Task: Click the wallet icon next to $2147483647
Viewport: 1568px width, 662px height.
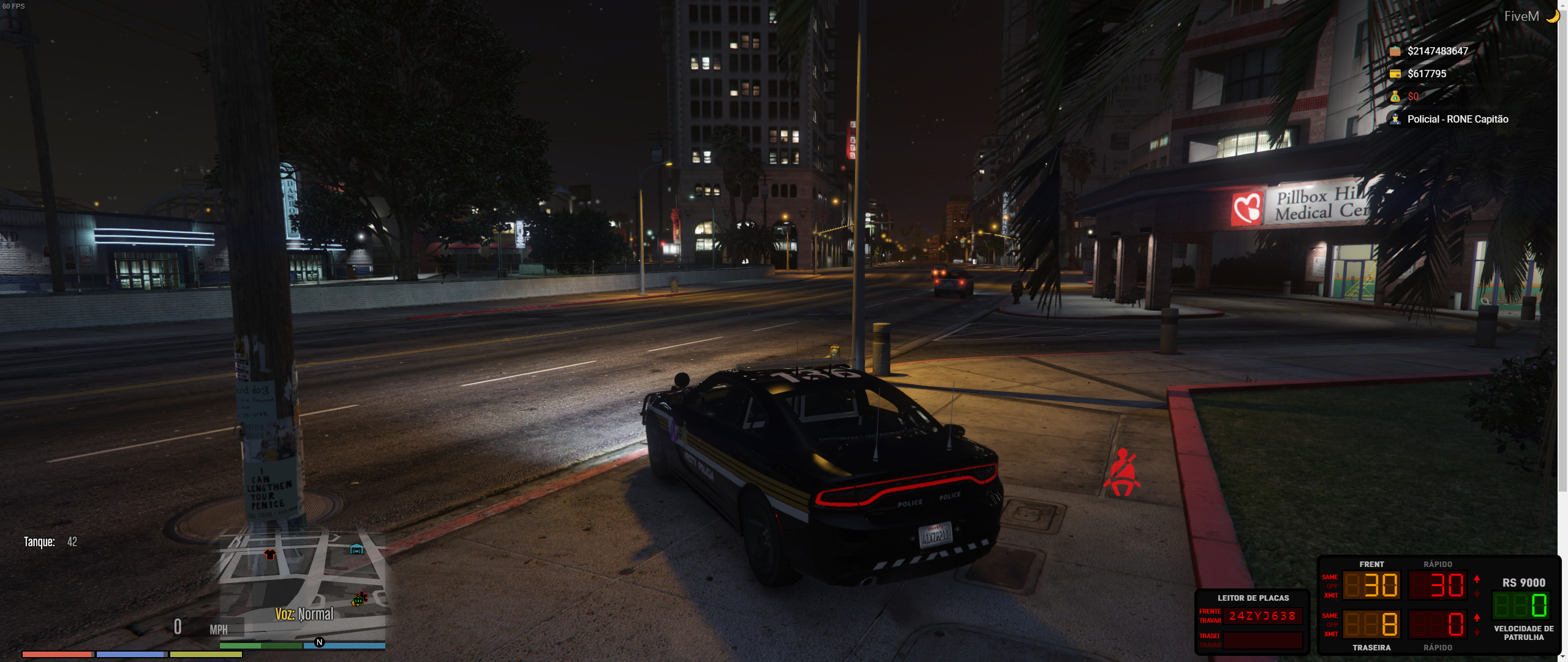Action: pyautogui.click(x=1395, y=51)
